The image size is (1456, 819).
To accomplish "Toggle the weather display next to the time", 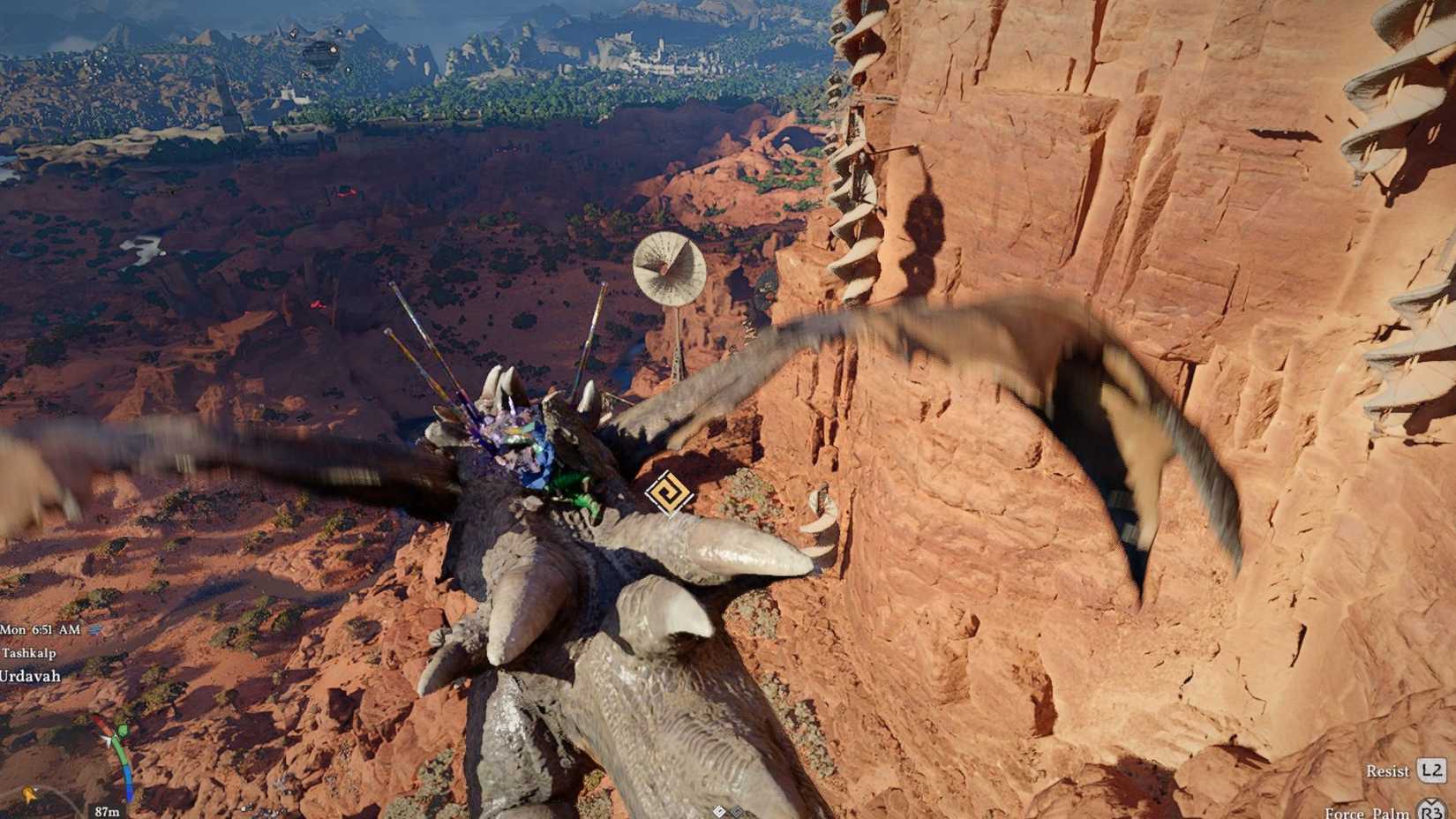I will tap(94, 630).
